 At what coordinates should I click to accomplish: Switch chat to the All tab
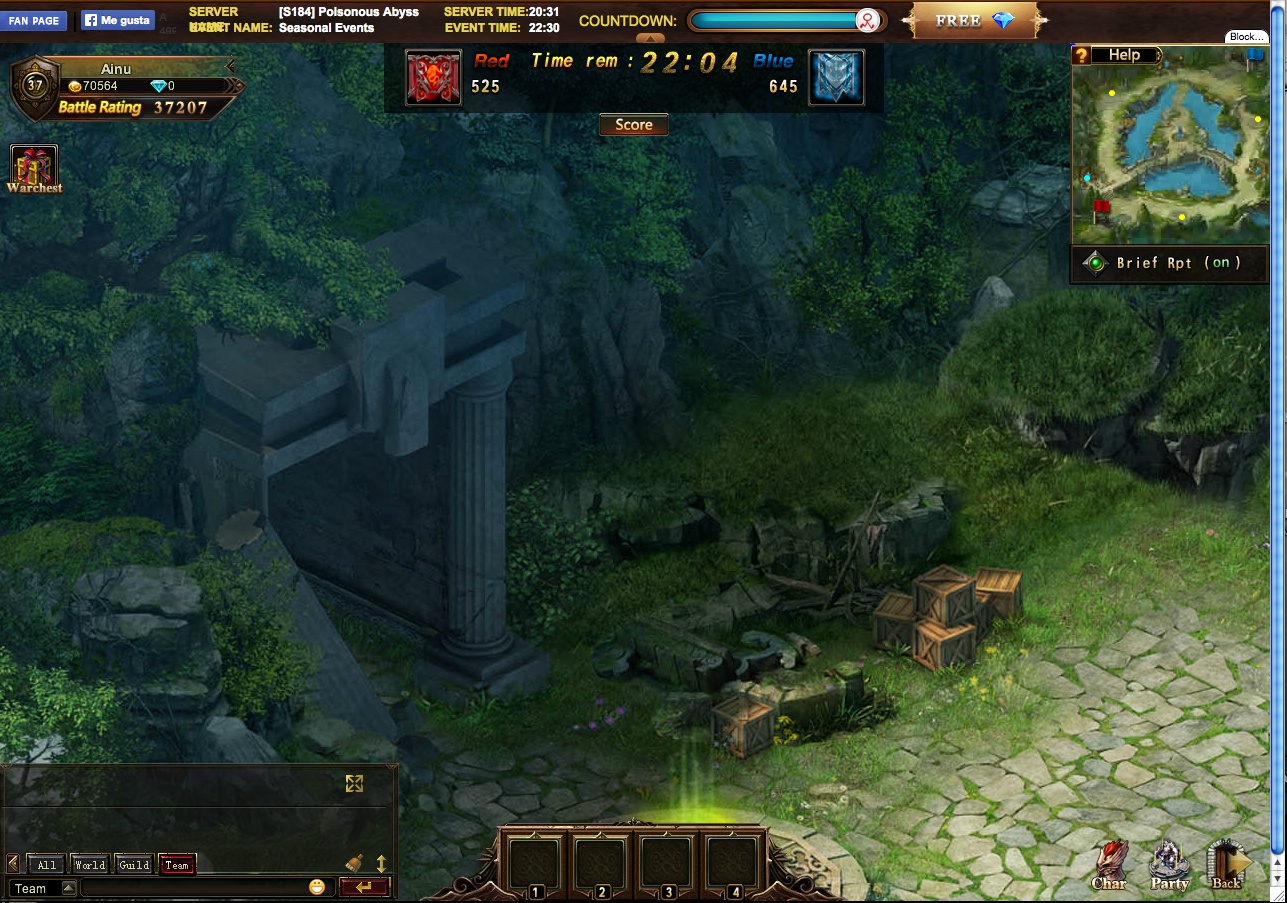pyautogui.click(x=47, y=865)
